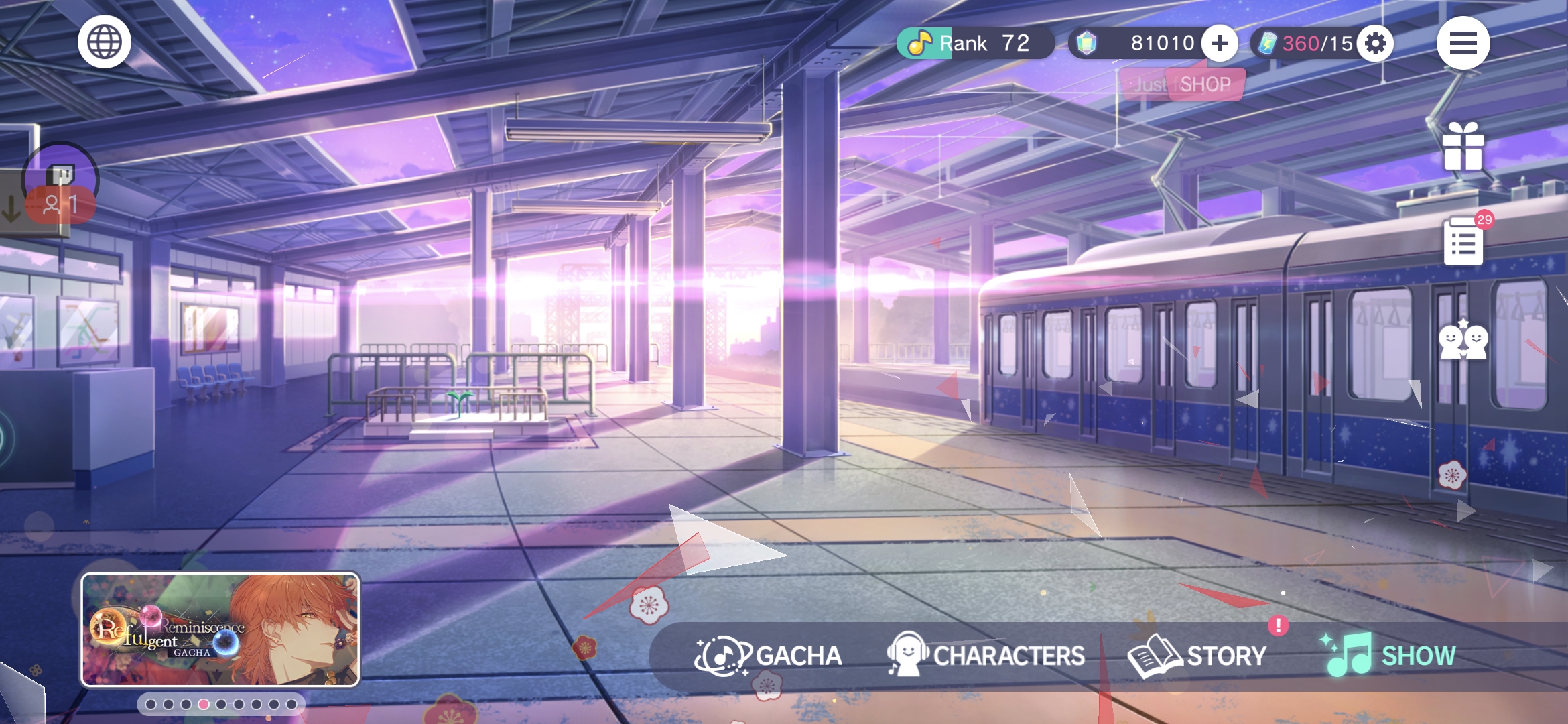Enter the SHOW menu

click(1390, 655)
